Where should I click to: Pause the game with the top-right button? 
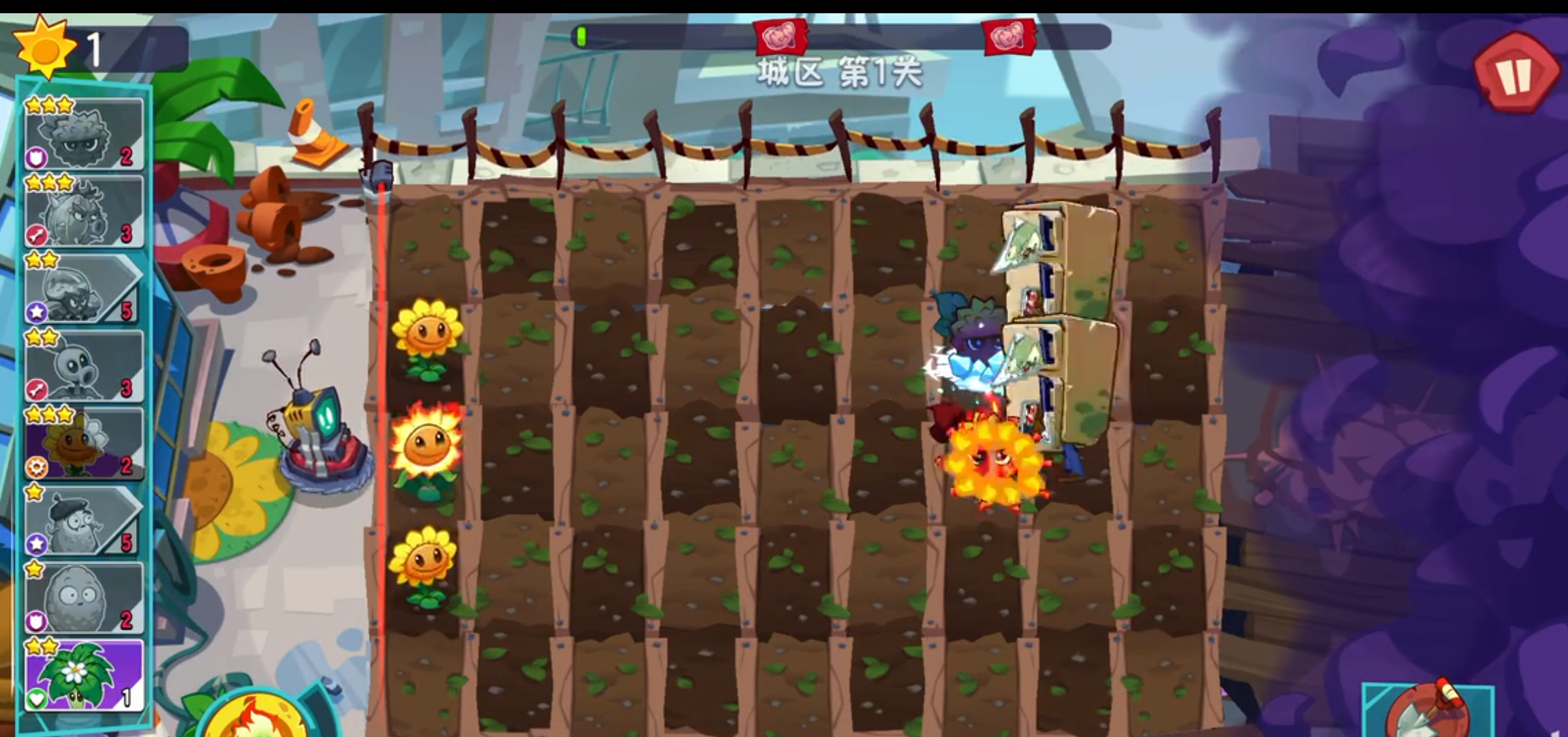coord(1514,70)
